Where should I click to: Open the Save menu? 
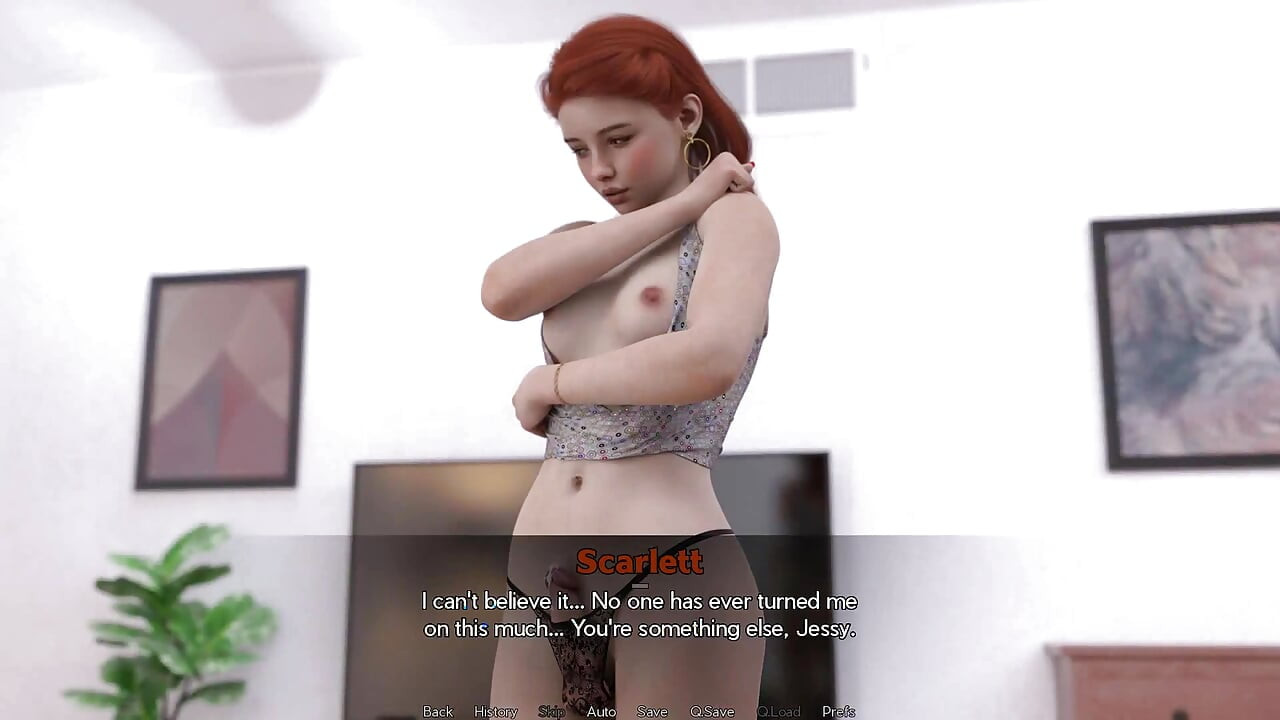click(x=652, y=711)
